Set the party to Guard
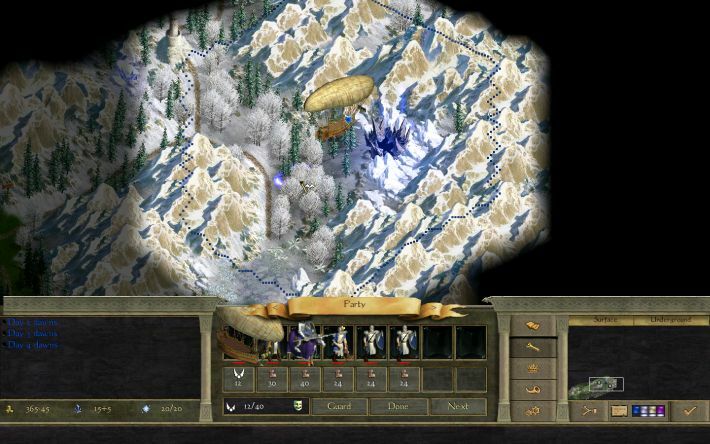 [x=339, y=407]
